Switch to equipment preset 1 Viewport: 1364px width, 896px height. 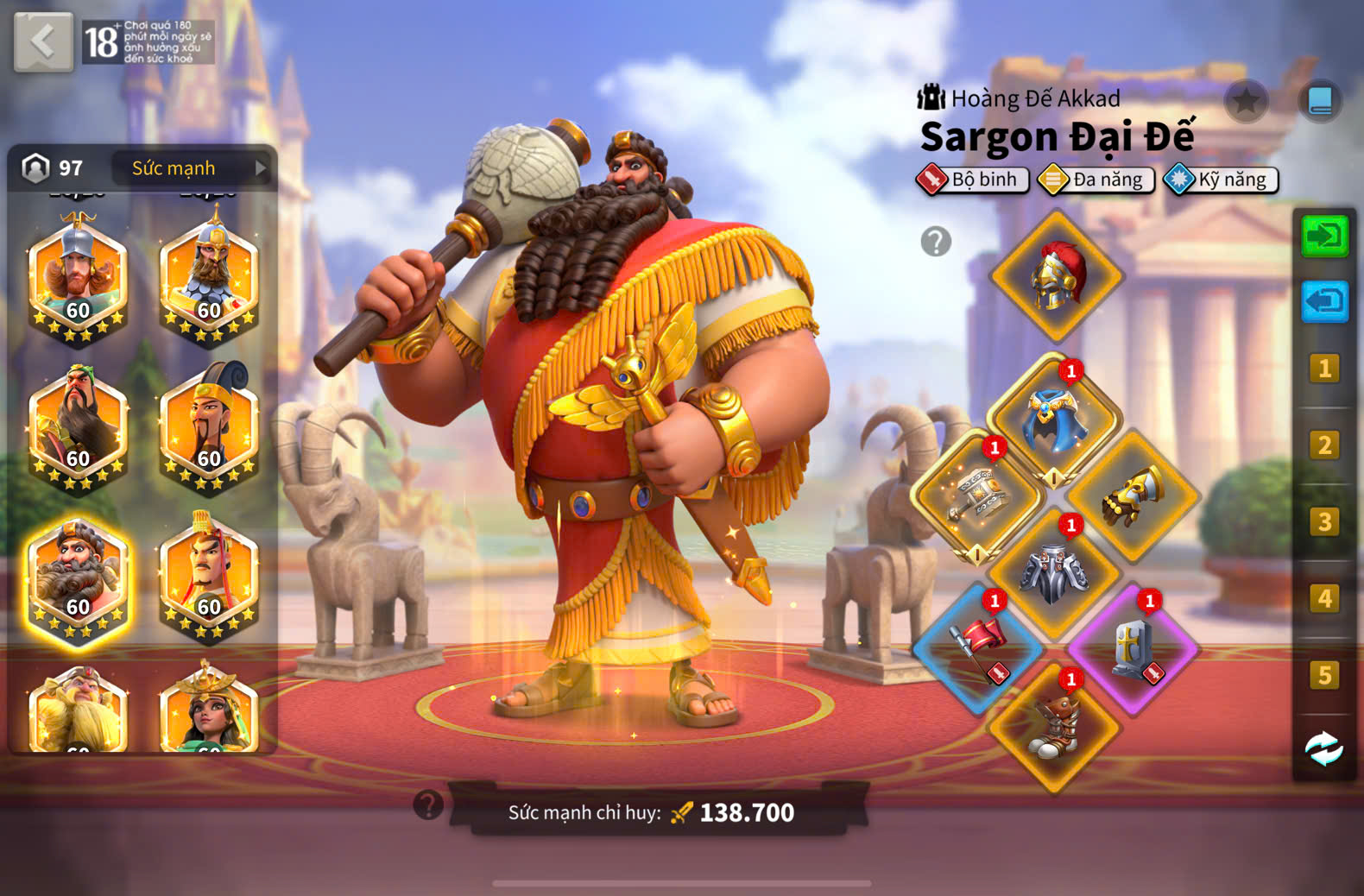[1323, 369]
